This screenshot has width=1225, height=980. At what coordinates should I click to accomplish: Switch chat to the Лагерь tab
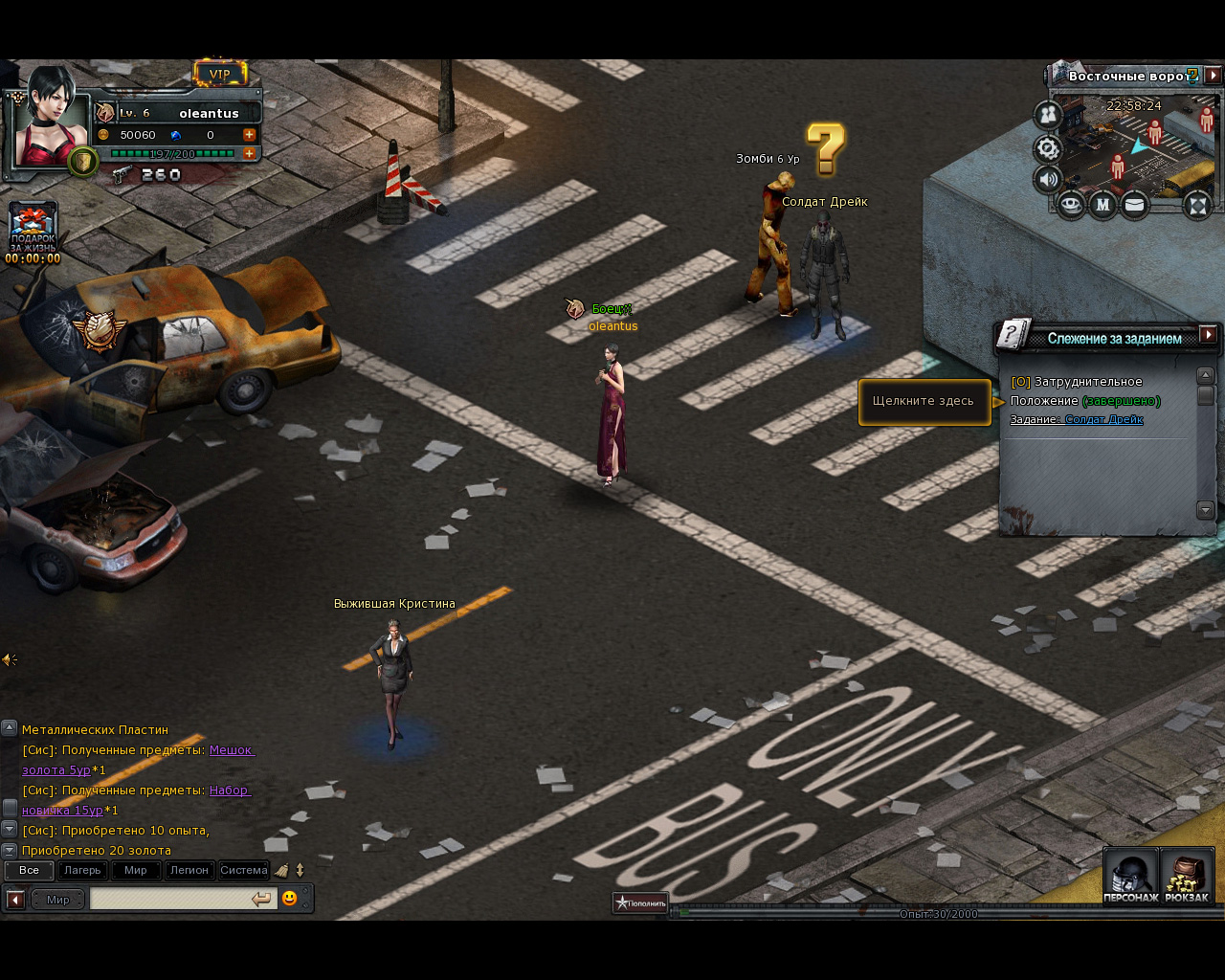tap(82, 870)
